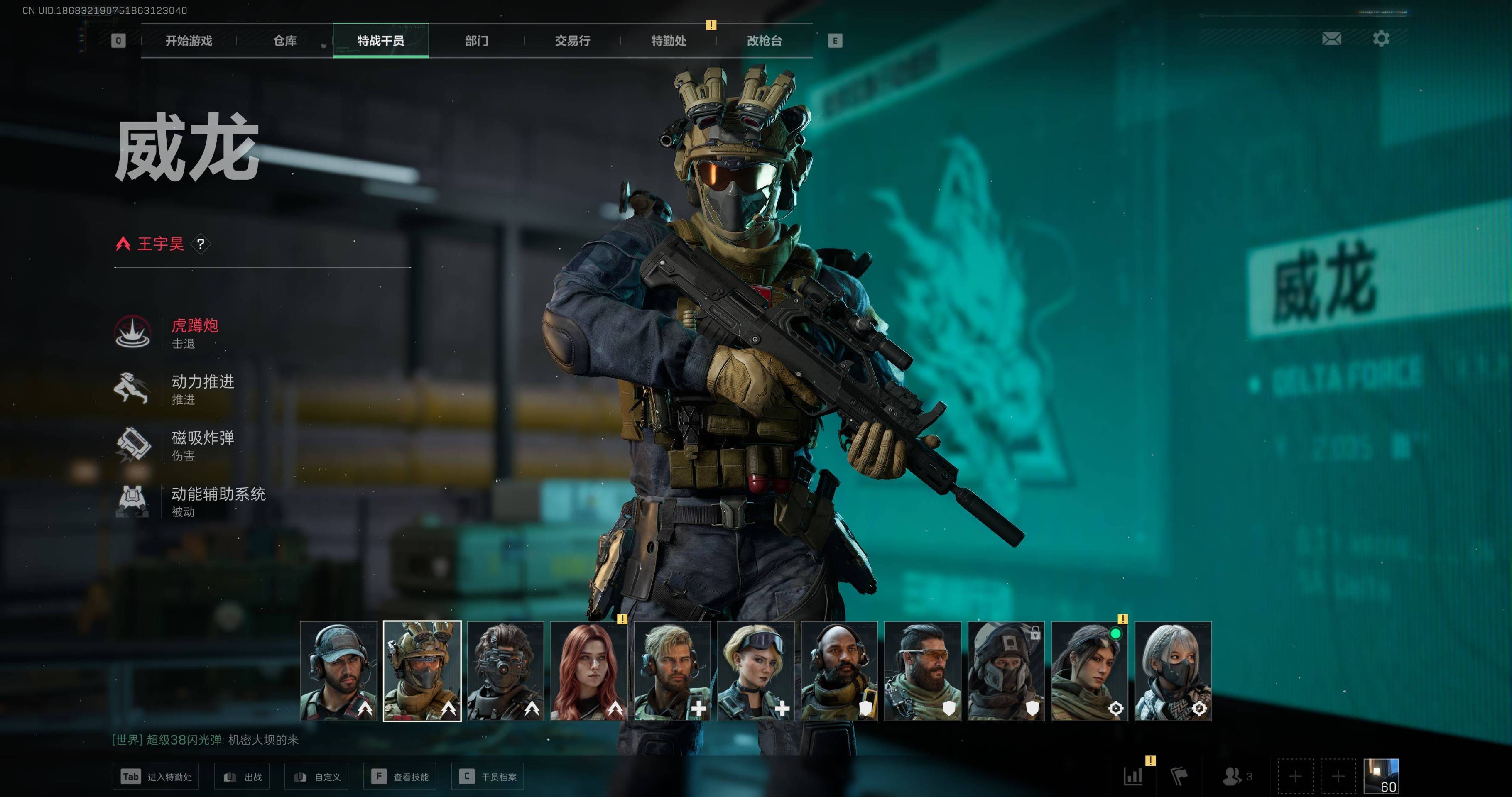Viewport: 1512px width, 797px height.
Task: Switch to the 开始游戏 tab
Action: (189, 41)
